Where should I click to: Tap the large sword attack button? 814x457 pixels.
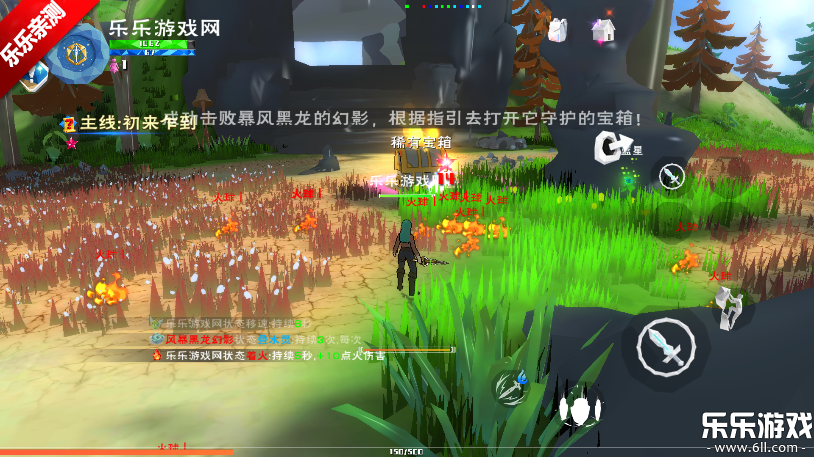coord(667,347)
